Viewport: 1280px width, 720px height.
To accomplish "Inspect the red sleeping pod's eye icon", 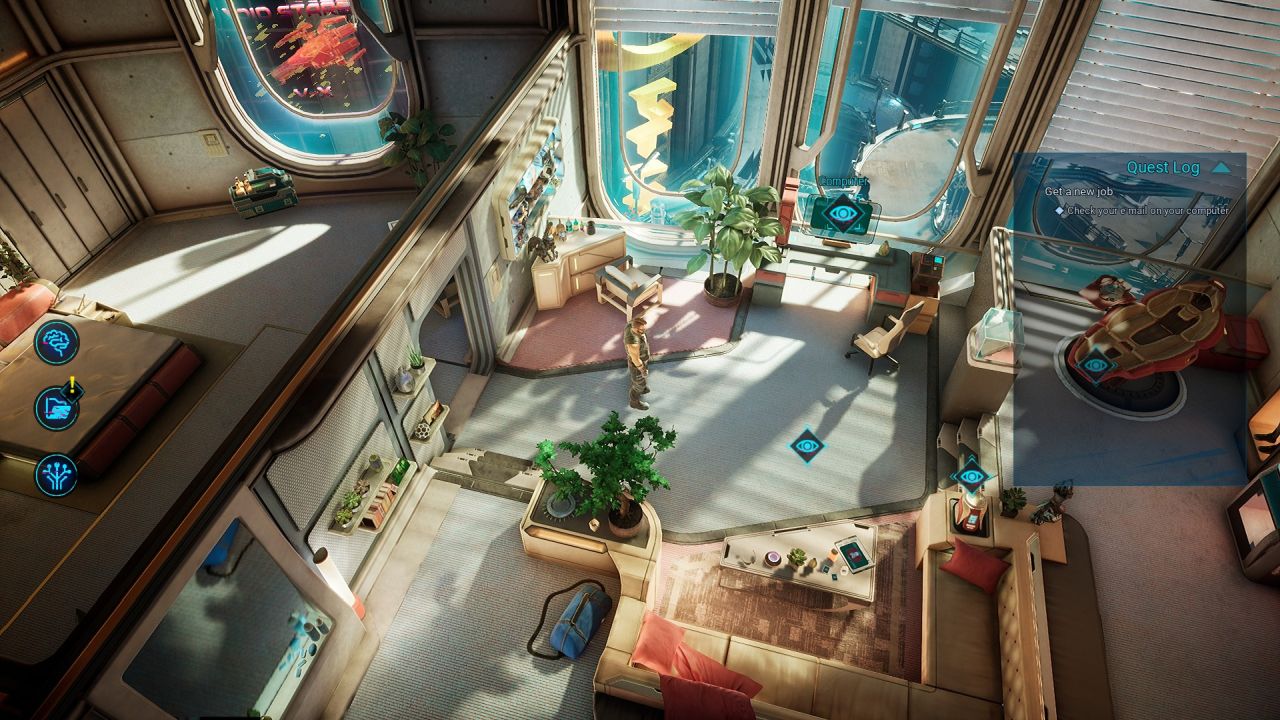I will coord(1093,363).
